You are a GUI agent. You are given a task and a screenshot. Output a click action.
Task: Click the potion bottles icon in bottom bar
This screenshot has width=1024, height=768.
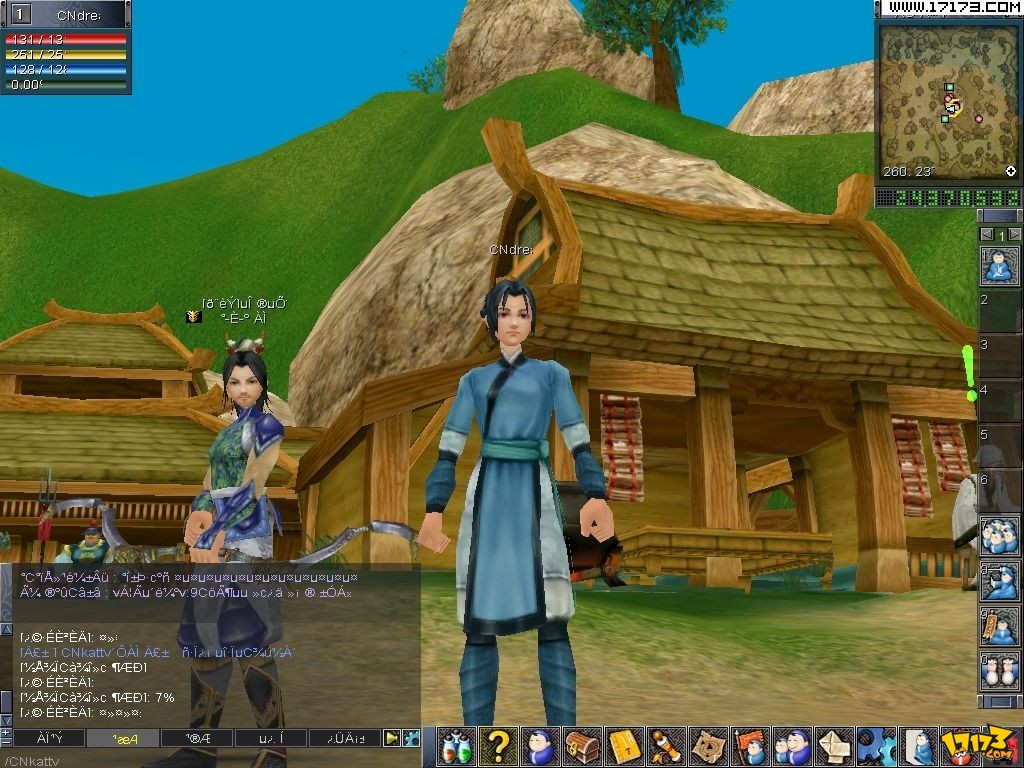pyautogui.click(x=456, y=746)
